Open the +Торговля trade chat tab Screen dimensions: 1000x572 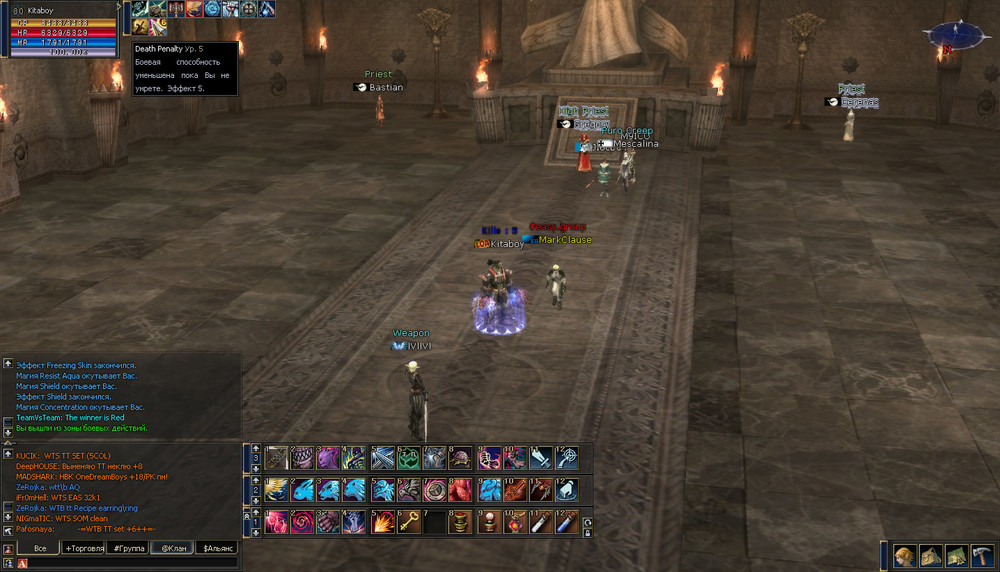point(84,548)
